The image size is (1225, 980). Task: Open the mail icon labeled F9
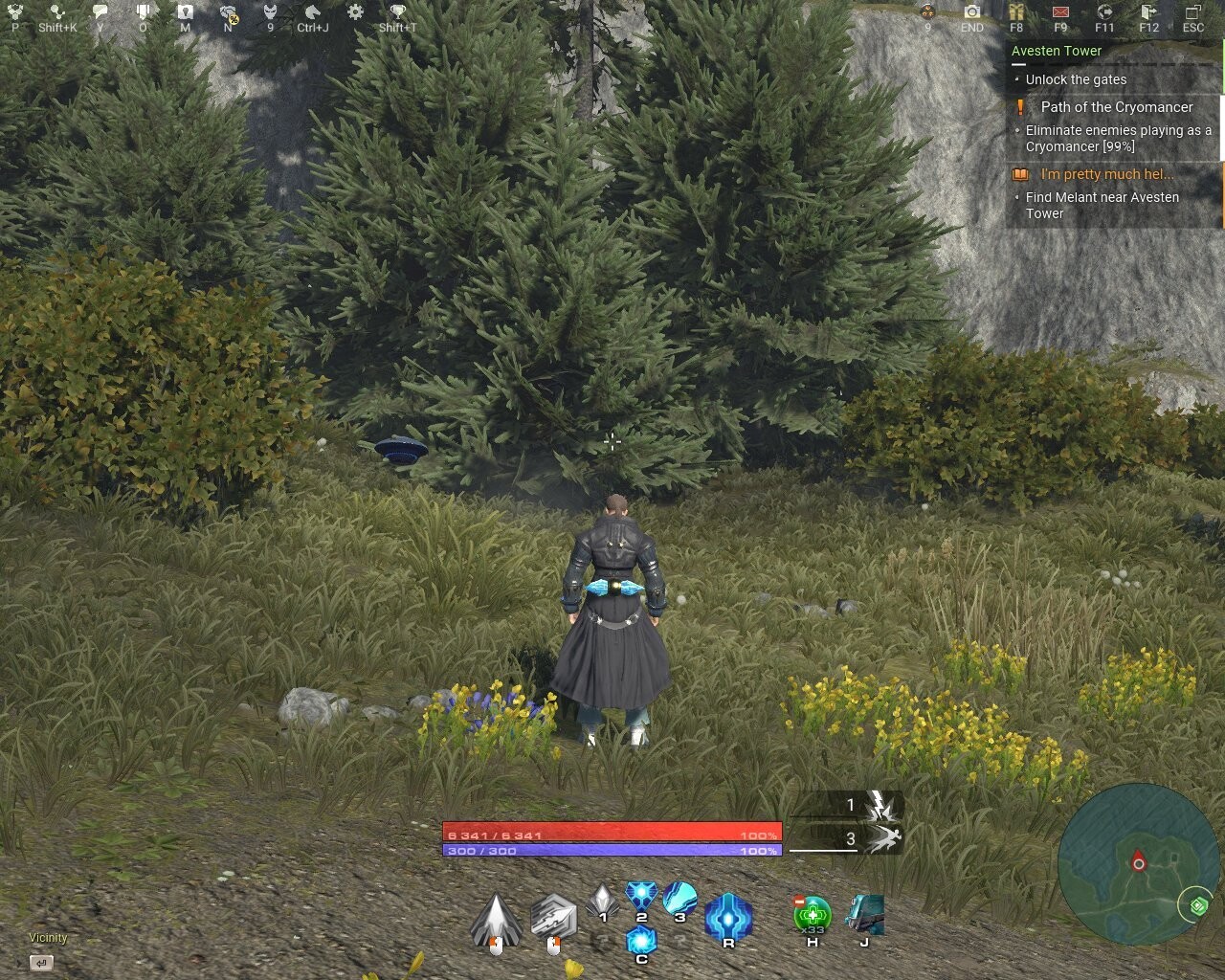point(1059,13)
